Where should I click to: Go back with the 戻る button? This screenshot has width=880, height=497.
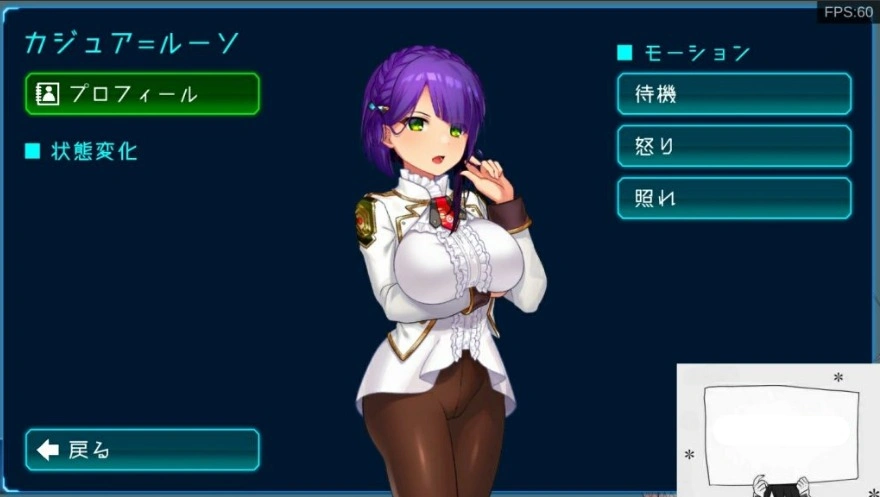(142, 450)
